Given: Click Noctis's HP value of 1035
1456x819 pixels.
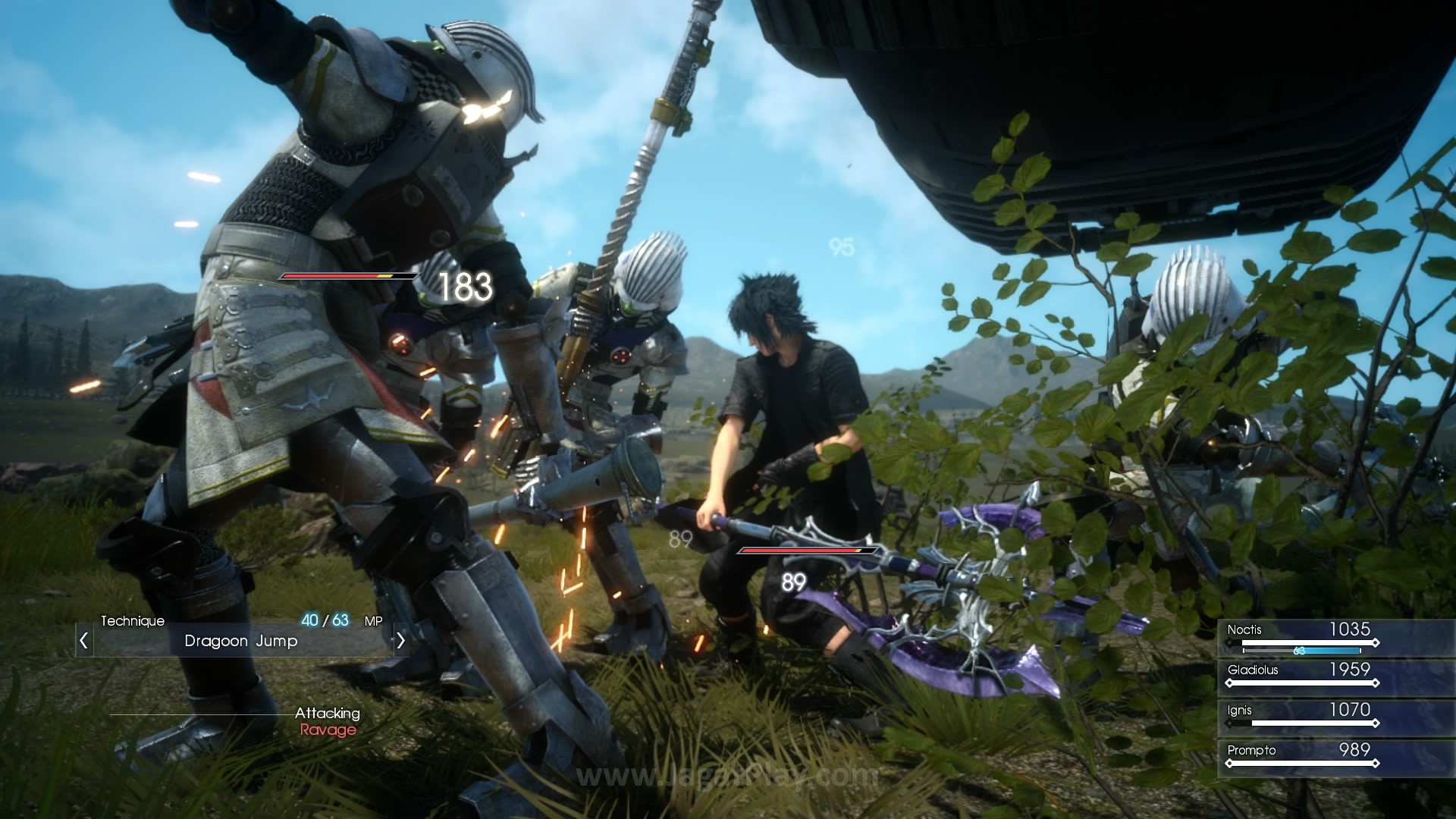Looking at the screenshot, I should click(1349, 629).
